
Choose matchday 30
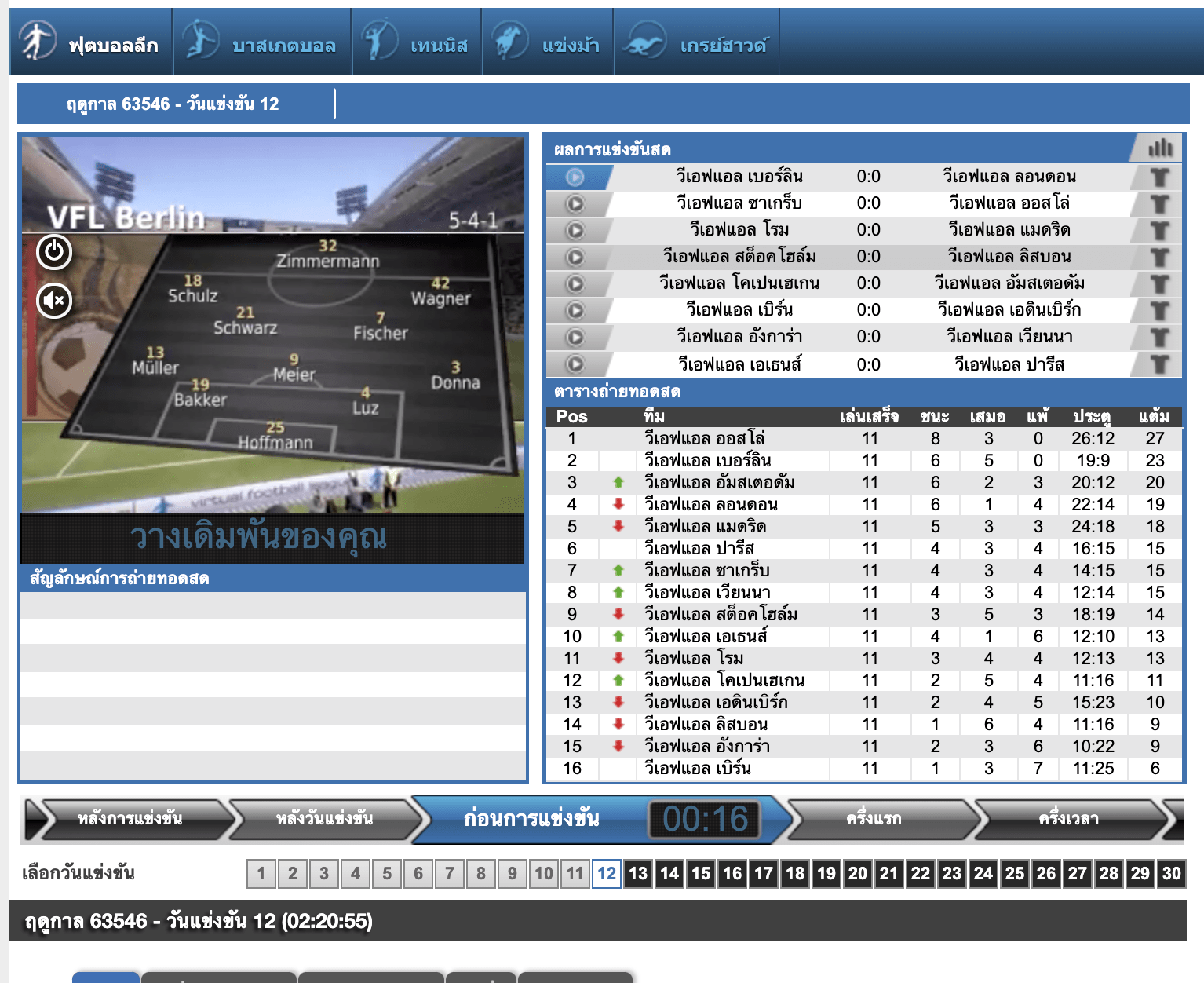tap(1171, 873)
